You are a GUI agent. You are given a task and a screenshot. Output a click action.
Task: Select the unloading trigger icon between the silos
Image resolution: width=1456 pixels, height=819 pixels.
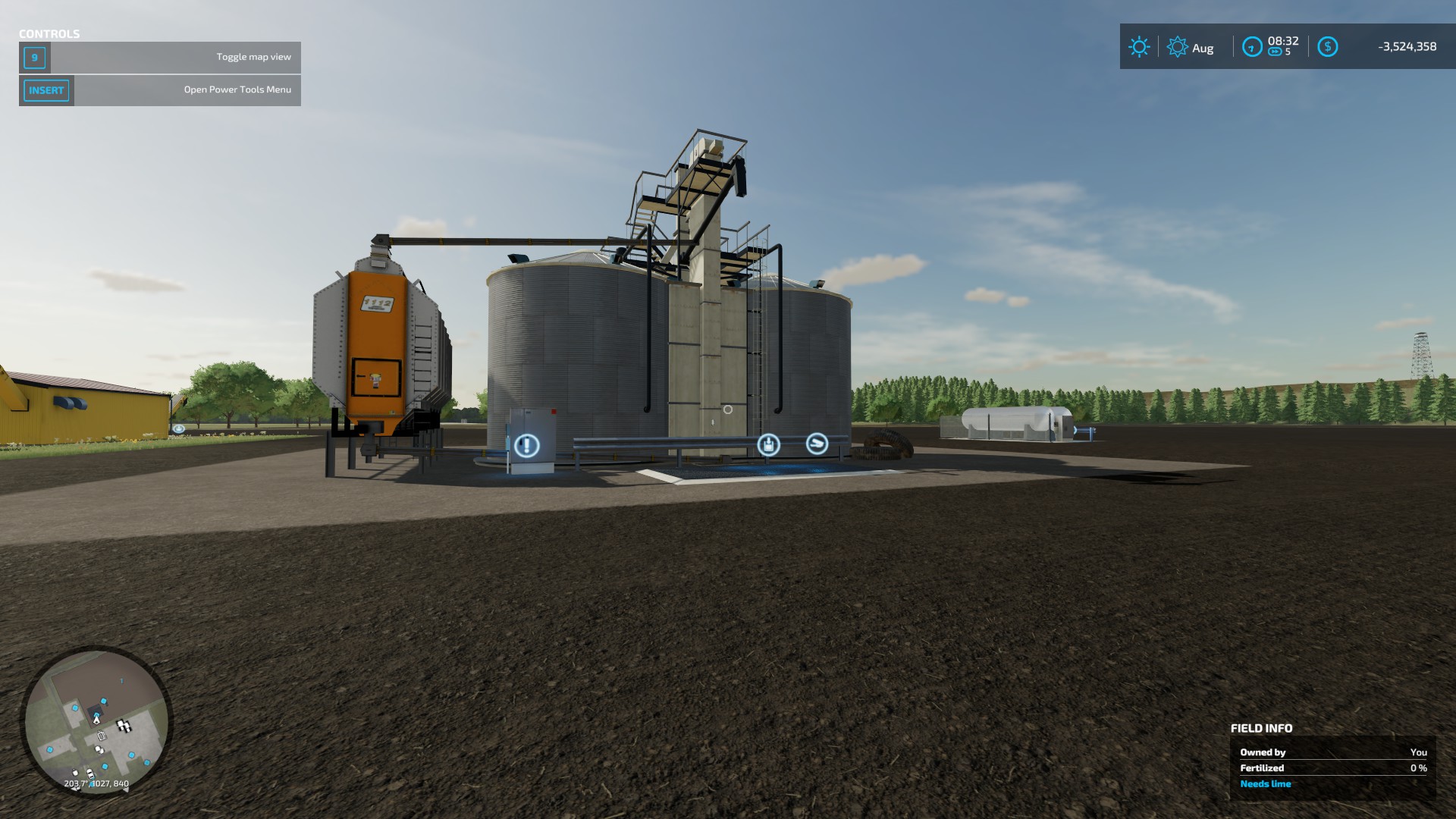point(769,444)
